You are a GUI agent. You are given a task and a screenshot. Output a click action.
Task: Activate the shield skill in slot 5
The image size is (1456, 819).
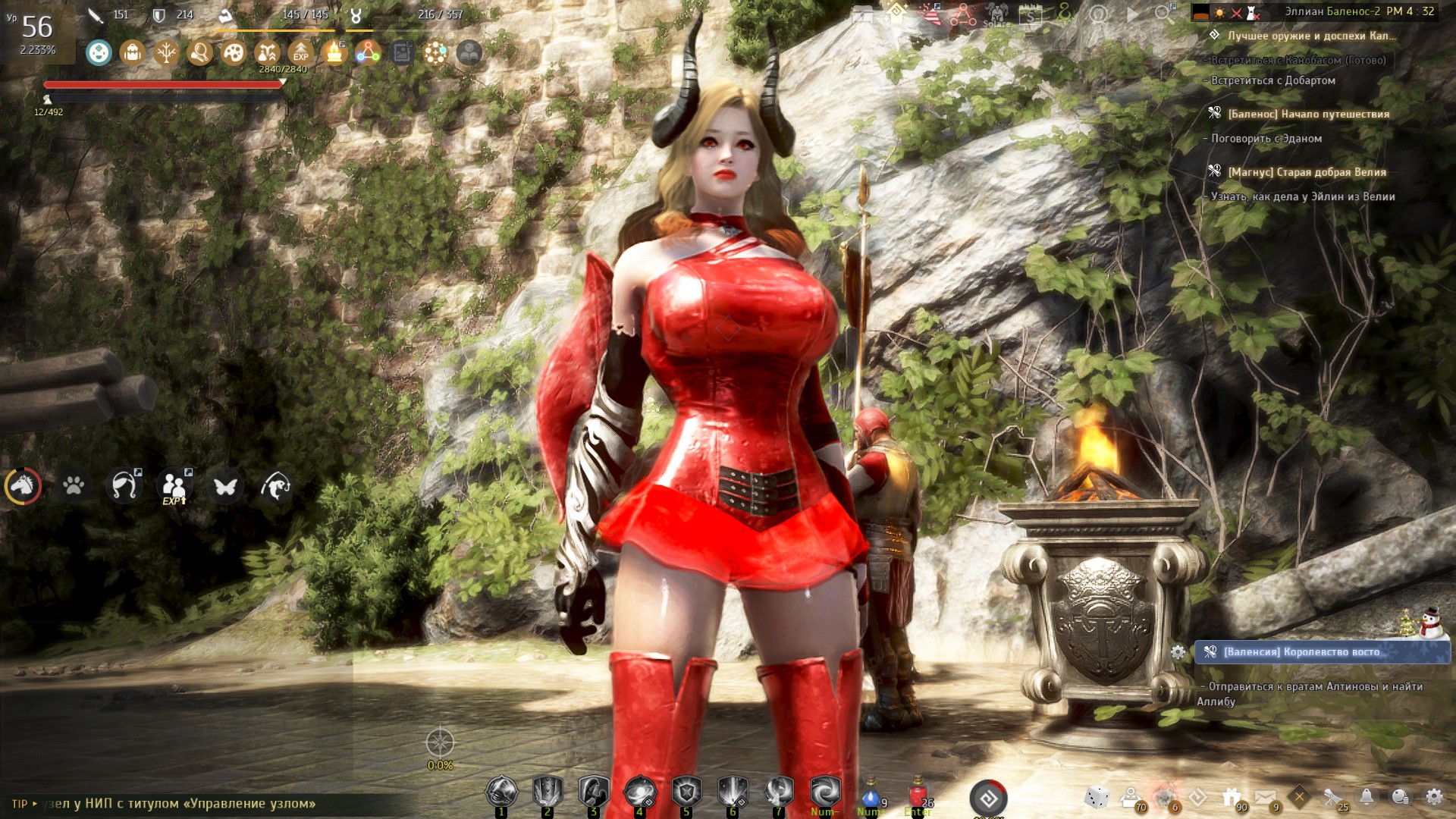[686, 792]
